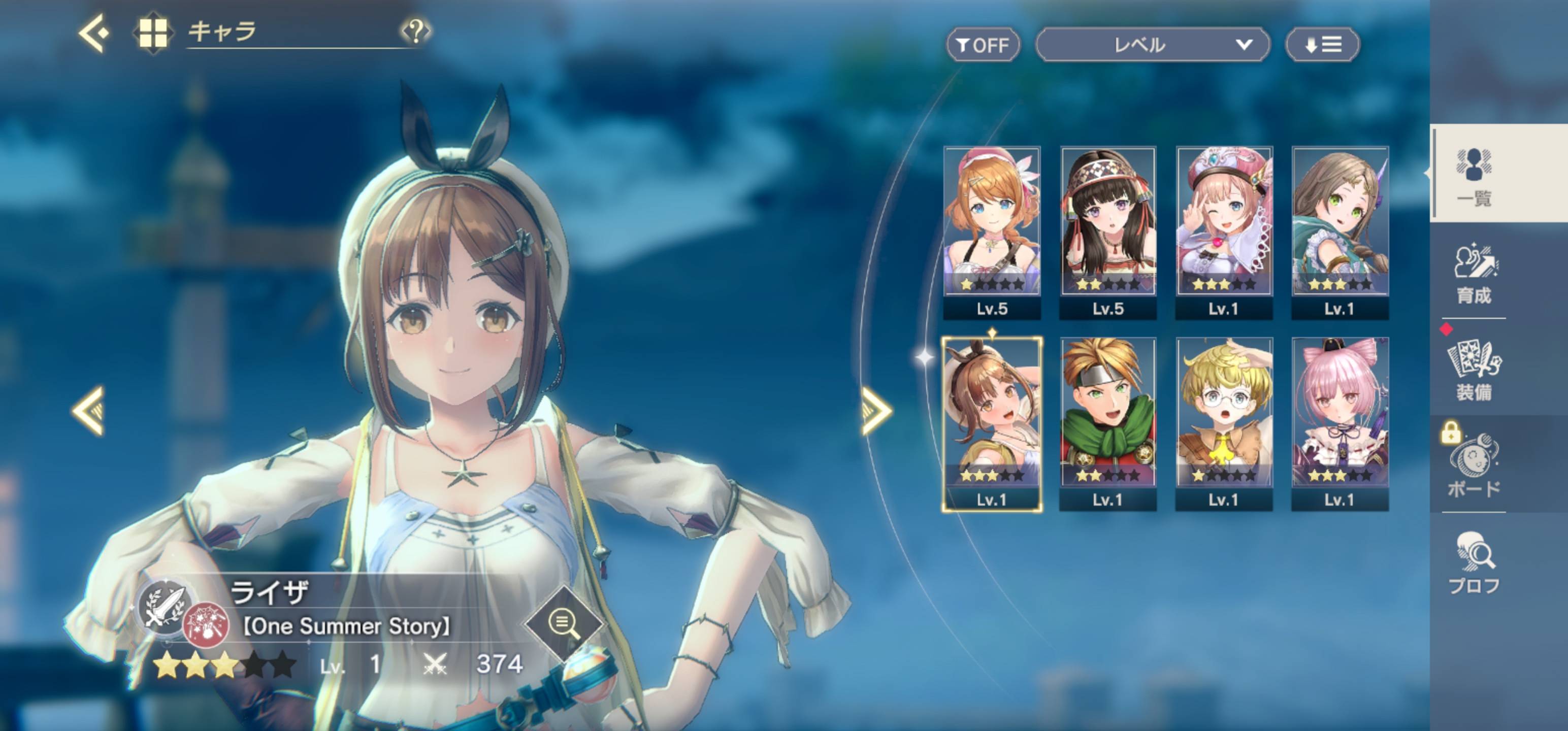Open the プロフ profile tab
Screen dimensions: 1568x731
pos(1474,563)
